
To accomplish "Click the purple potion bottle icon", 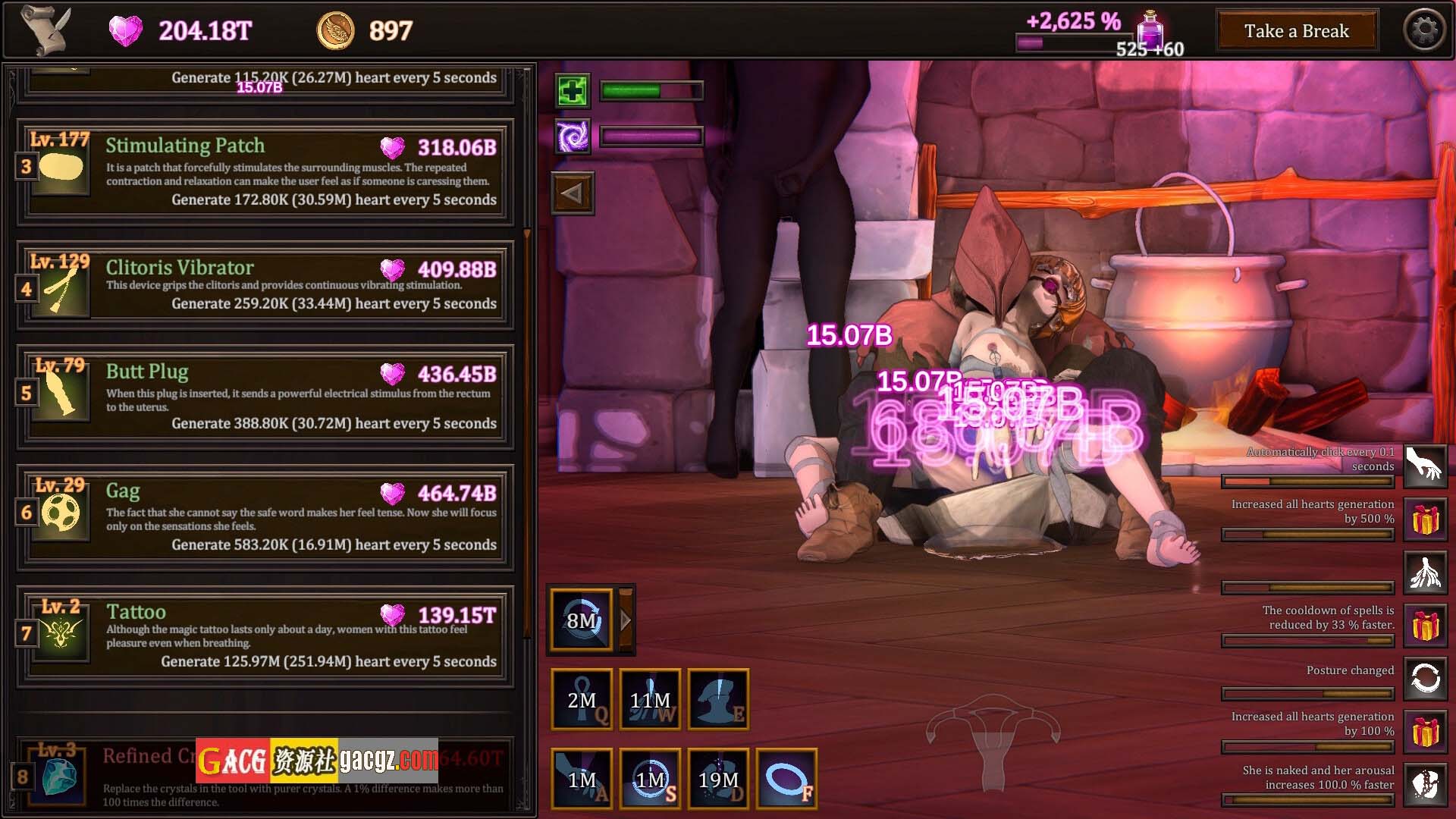I will coord(1151,30).
